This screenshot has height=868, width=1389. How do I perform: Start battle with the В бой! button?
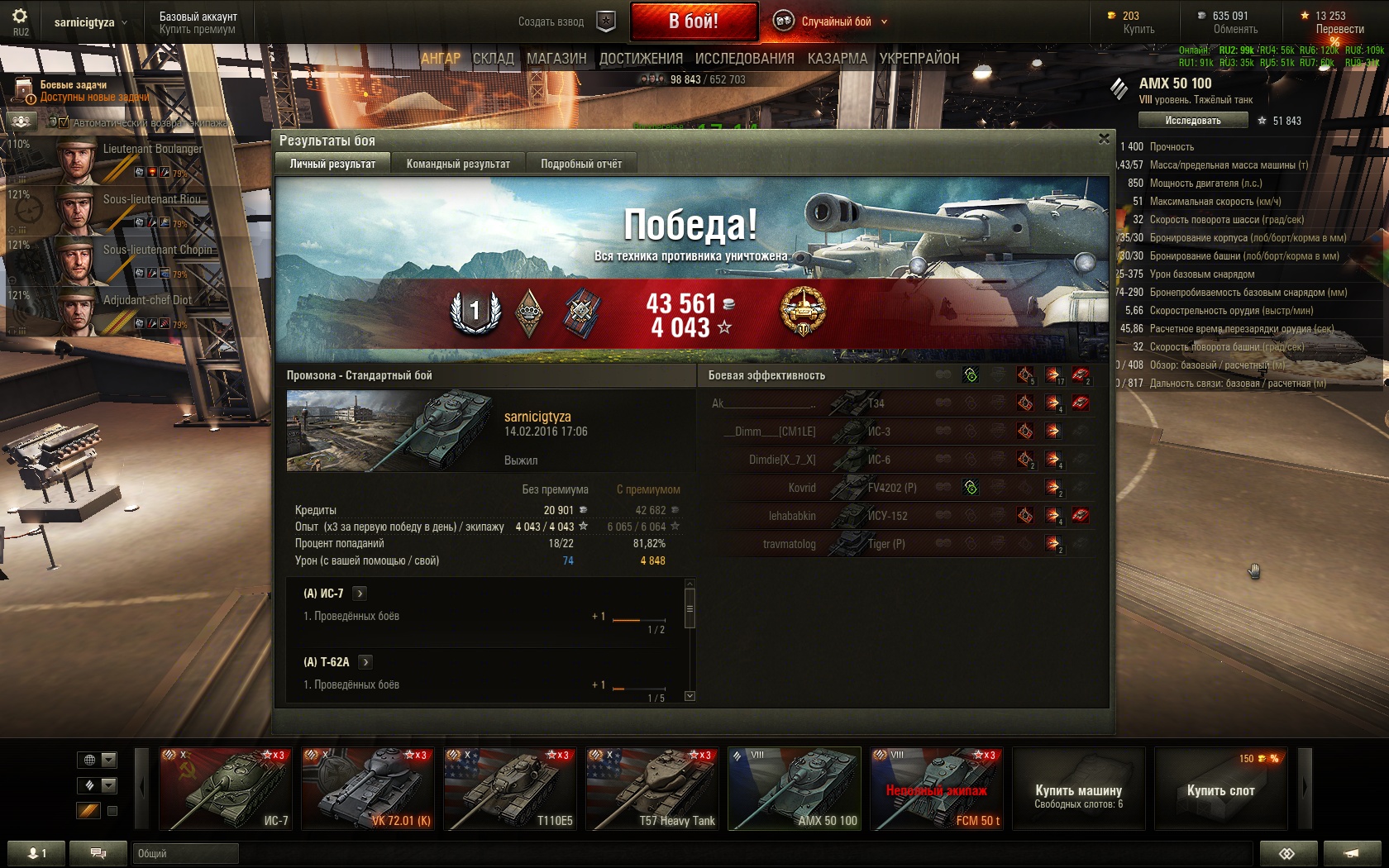click(694, 21)
